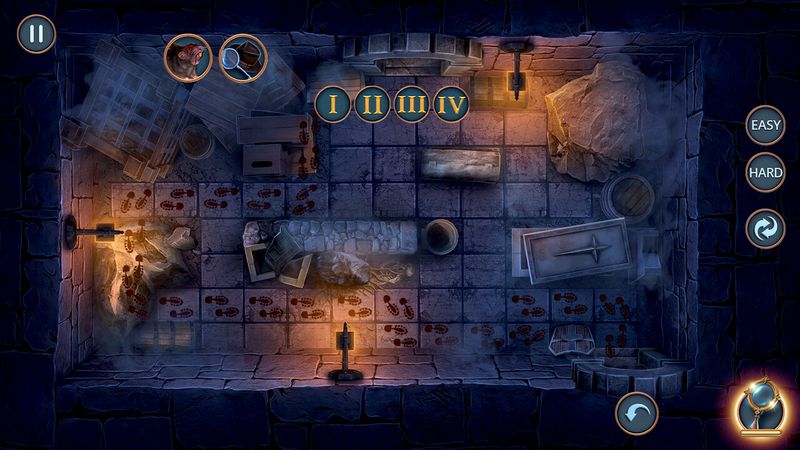Click the curved back arrow button
800x450 pixels.
[636, 412]
